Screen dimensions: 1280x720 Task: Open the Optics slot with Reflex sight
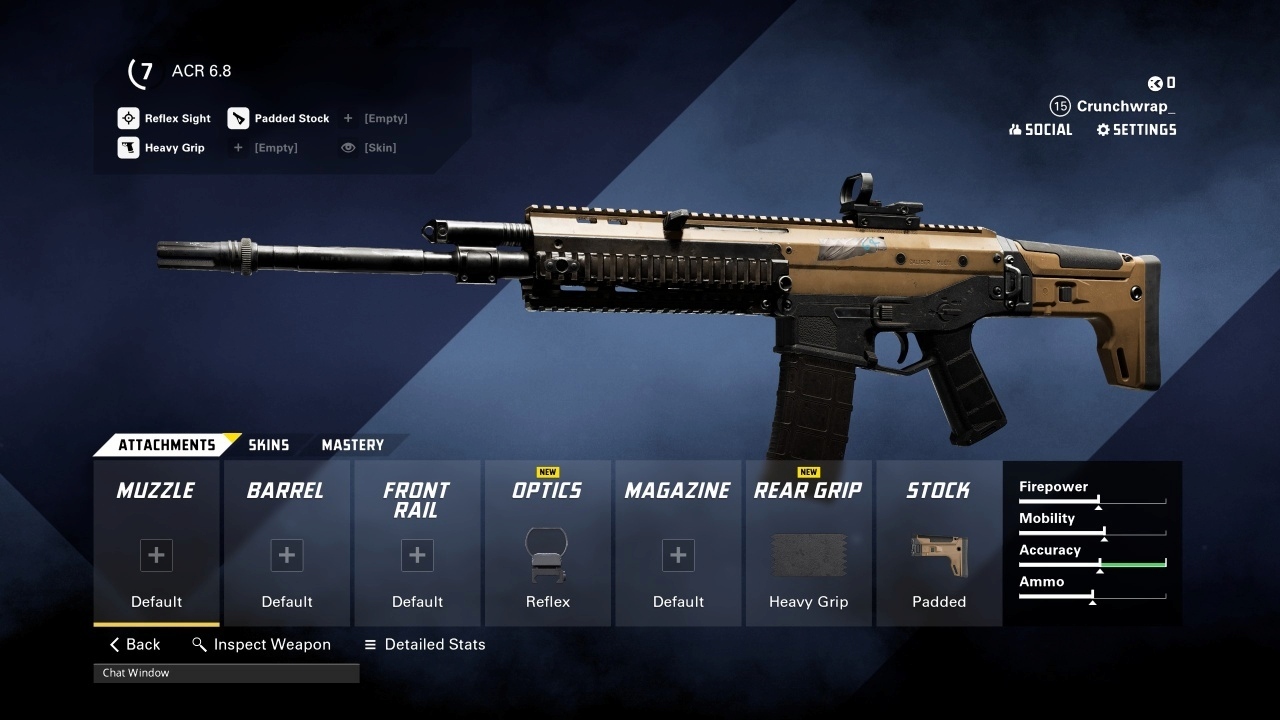click(x=547, y=543)
